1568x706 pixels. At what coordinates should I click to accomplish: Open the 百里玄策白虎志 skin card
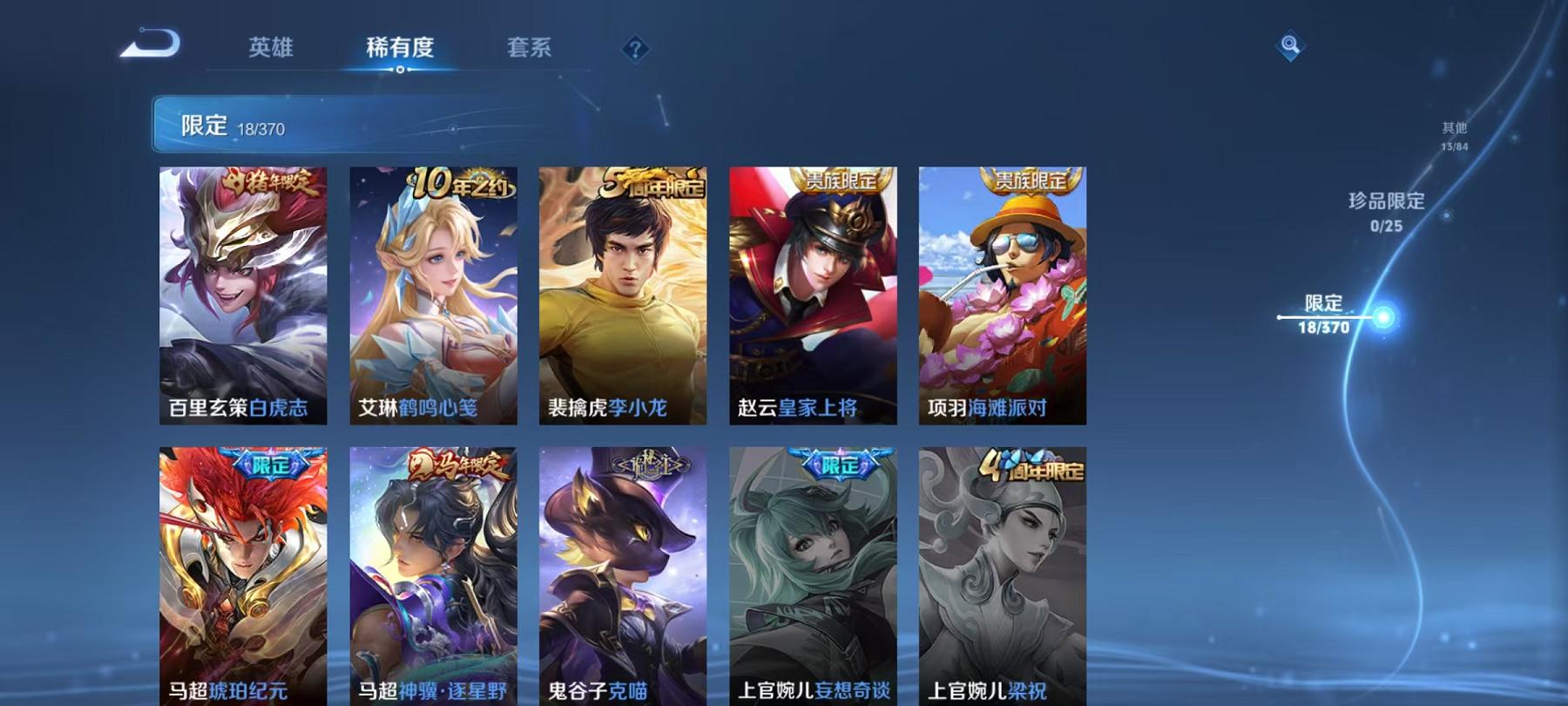point(242,296)
